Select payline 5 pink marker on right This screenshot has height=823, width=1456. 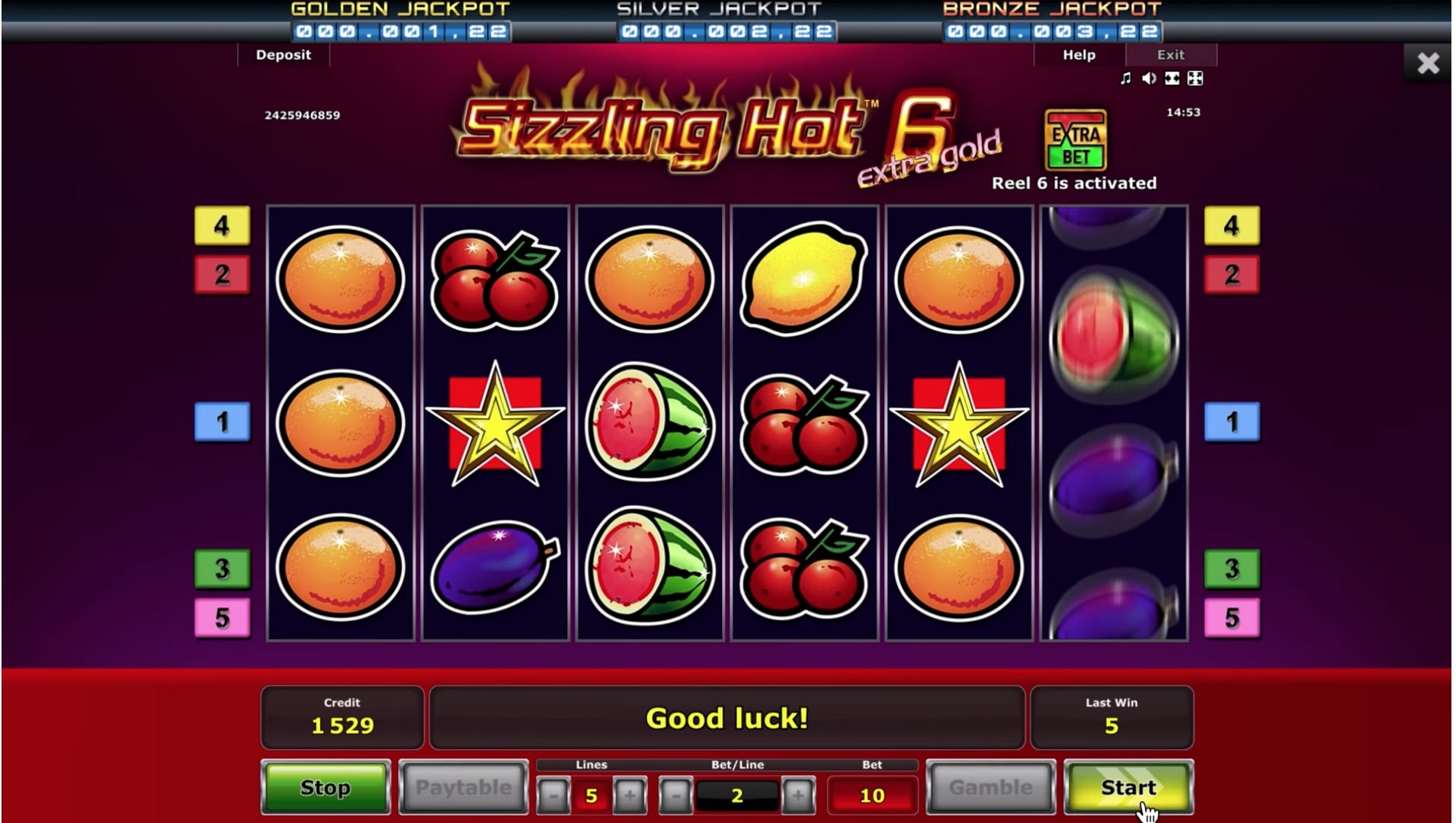[x=1232, y=617]
